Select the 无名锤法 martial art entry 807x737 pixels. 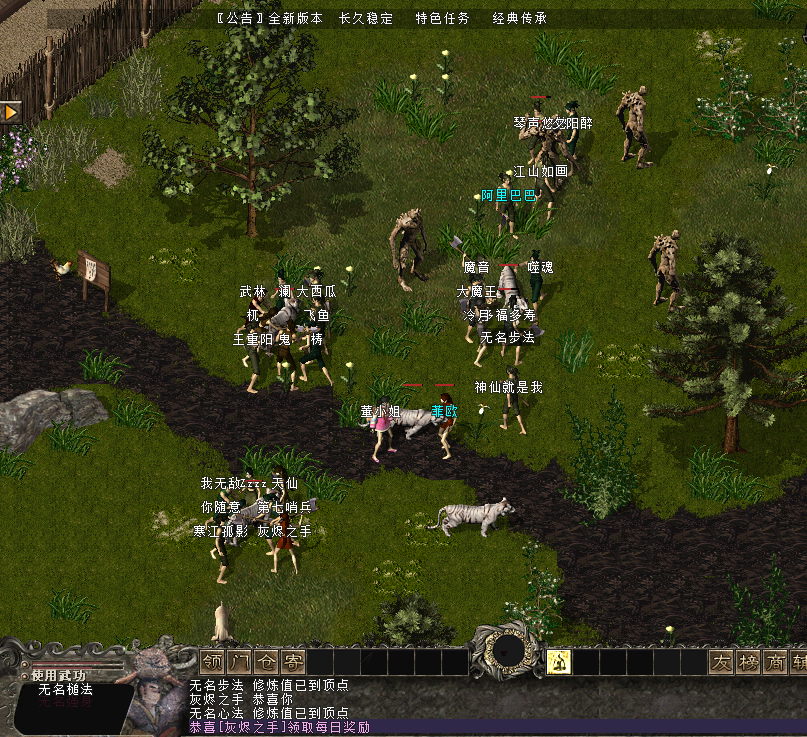[65, 690]
